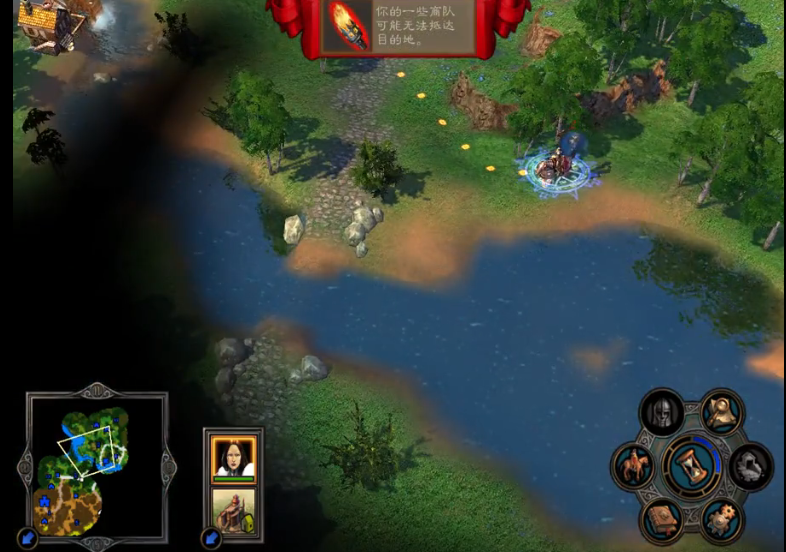Open the gear system options menu
The width and height of the screenshot is (786, 552).
coord(720,518)
